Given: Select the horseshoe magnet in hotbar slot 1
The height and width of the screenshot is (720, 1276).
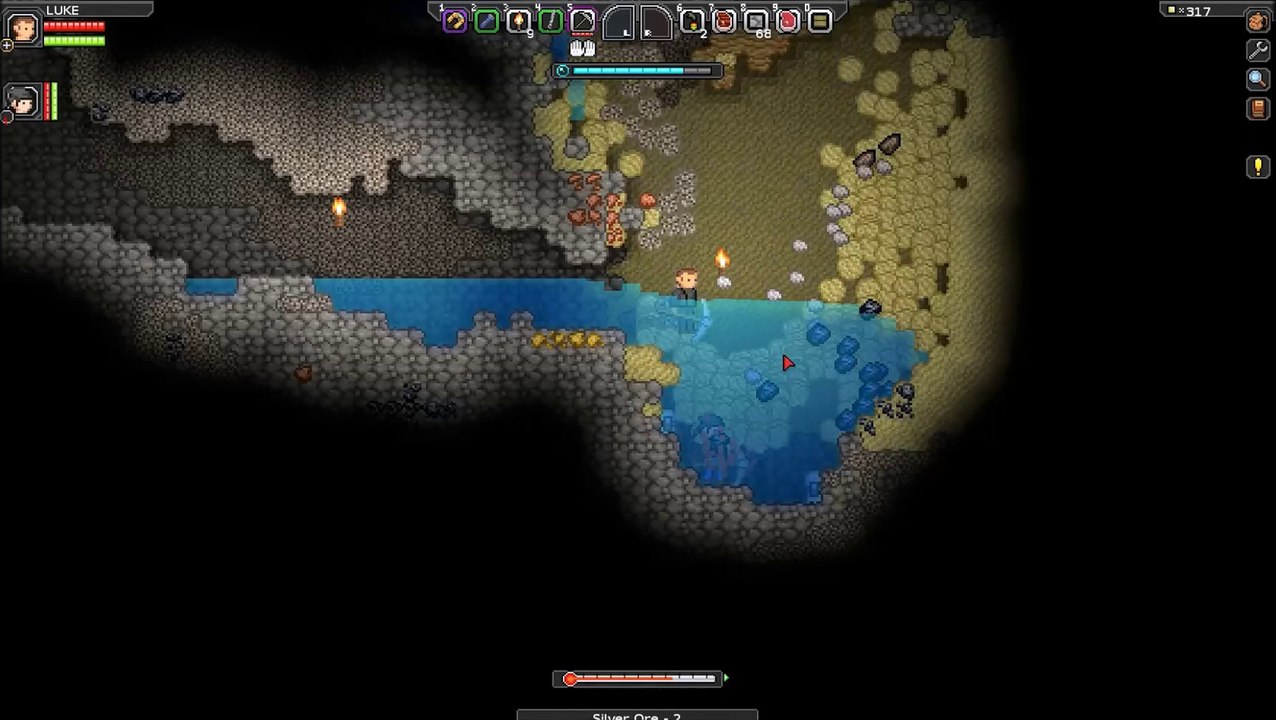Looking at the screenshot, I should (x=455, y=21).
